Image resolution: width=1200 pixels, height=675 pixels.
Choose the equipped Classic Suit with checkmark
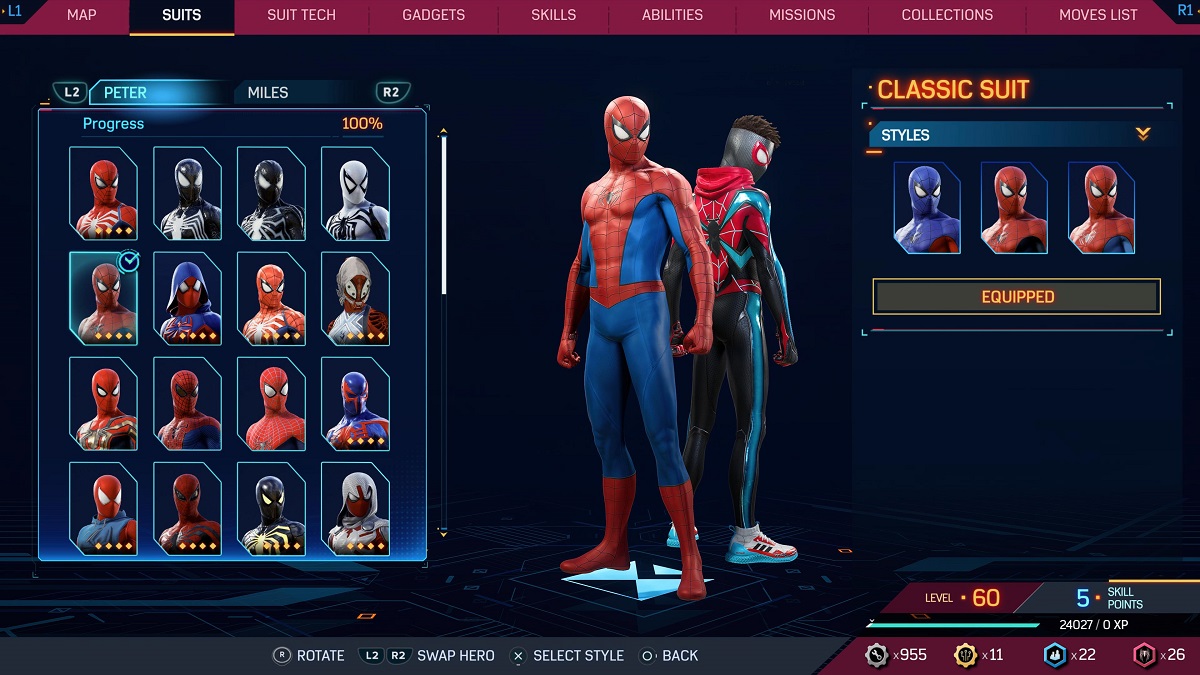click(103, 298)
